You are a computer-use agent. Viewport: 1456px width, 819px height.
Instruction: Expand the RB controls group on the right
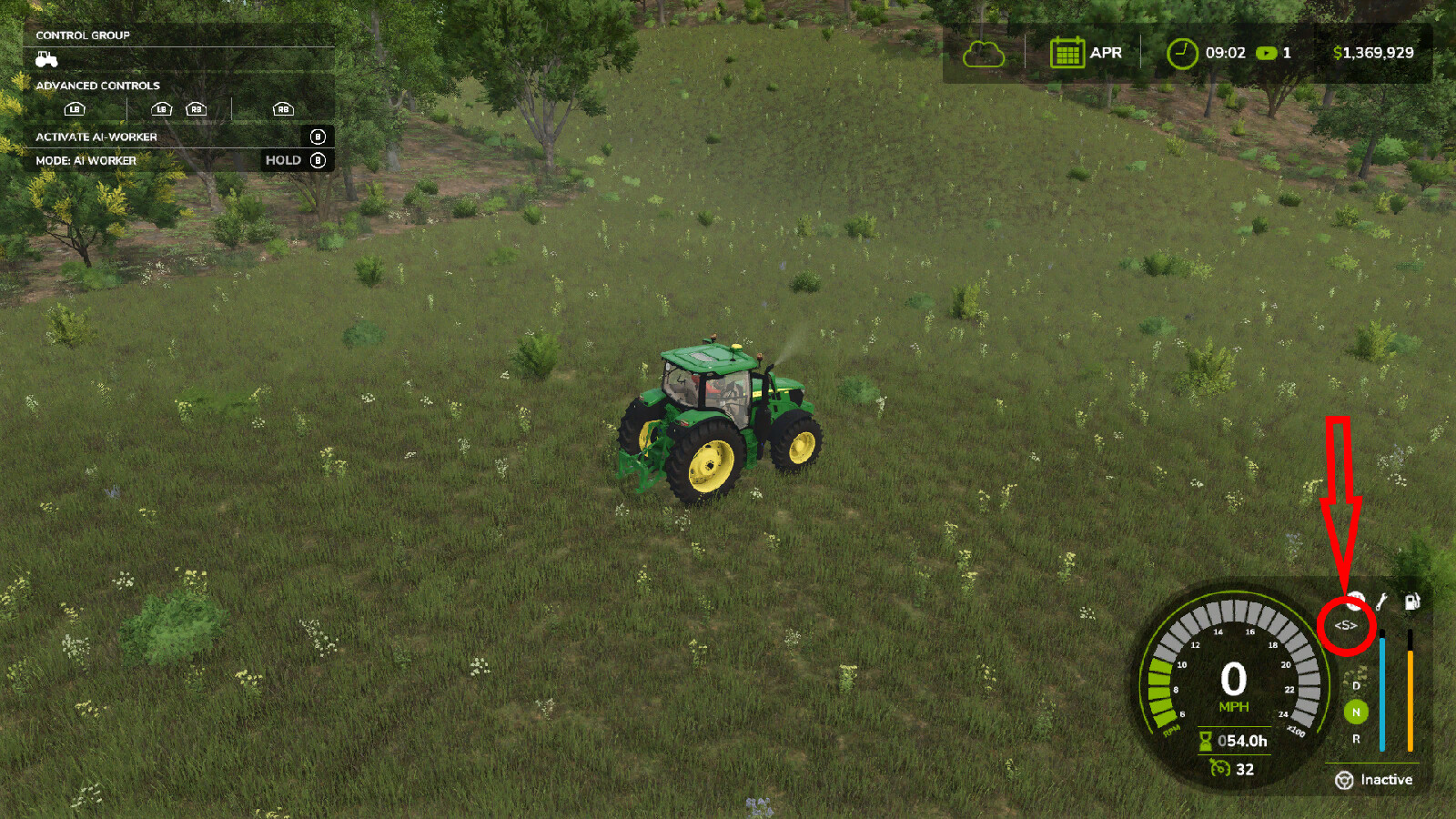[284, 110]
